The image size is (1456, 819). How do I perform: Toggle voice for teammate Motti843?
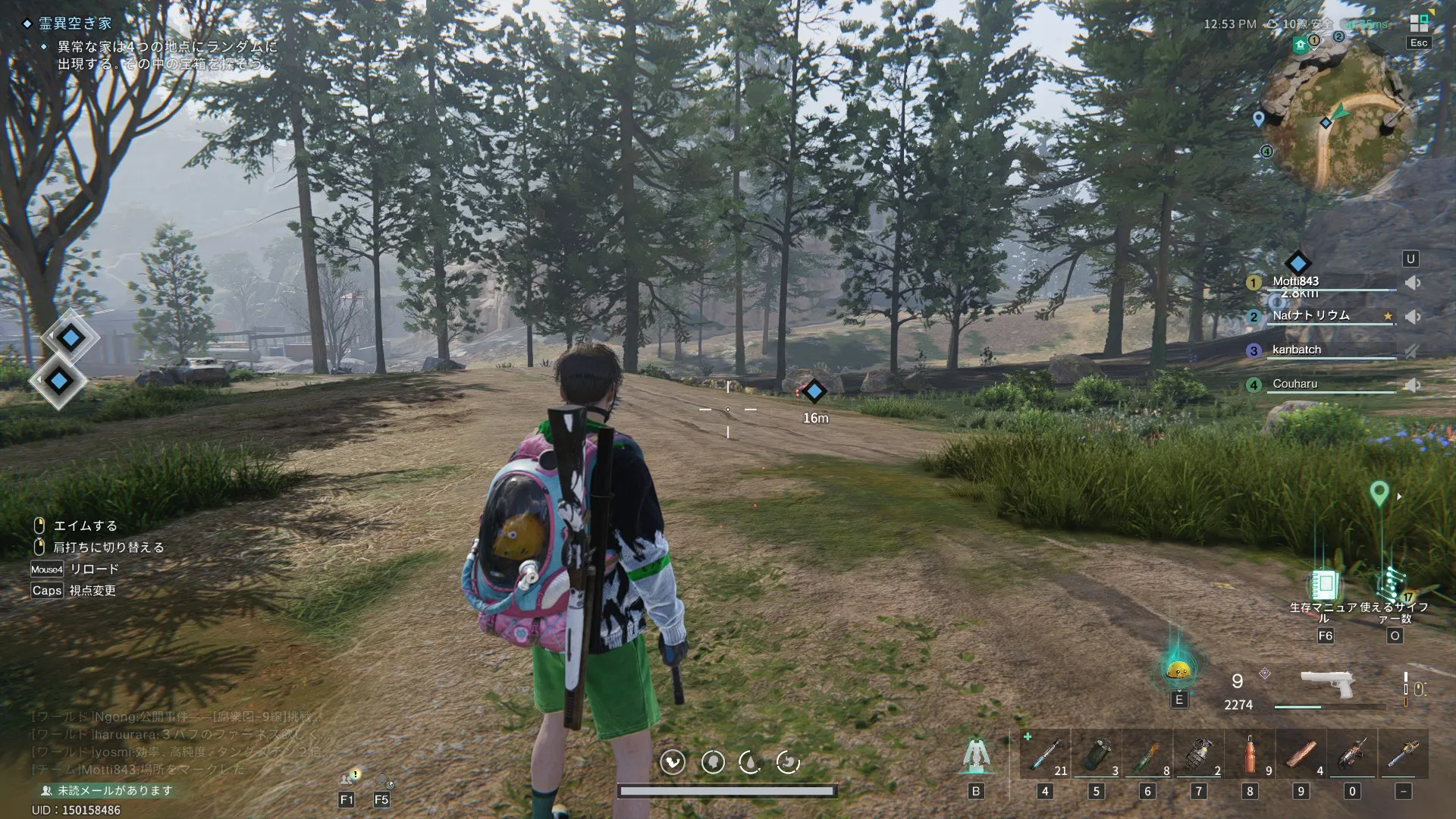click(x=1412, y=283)
